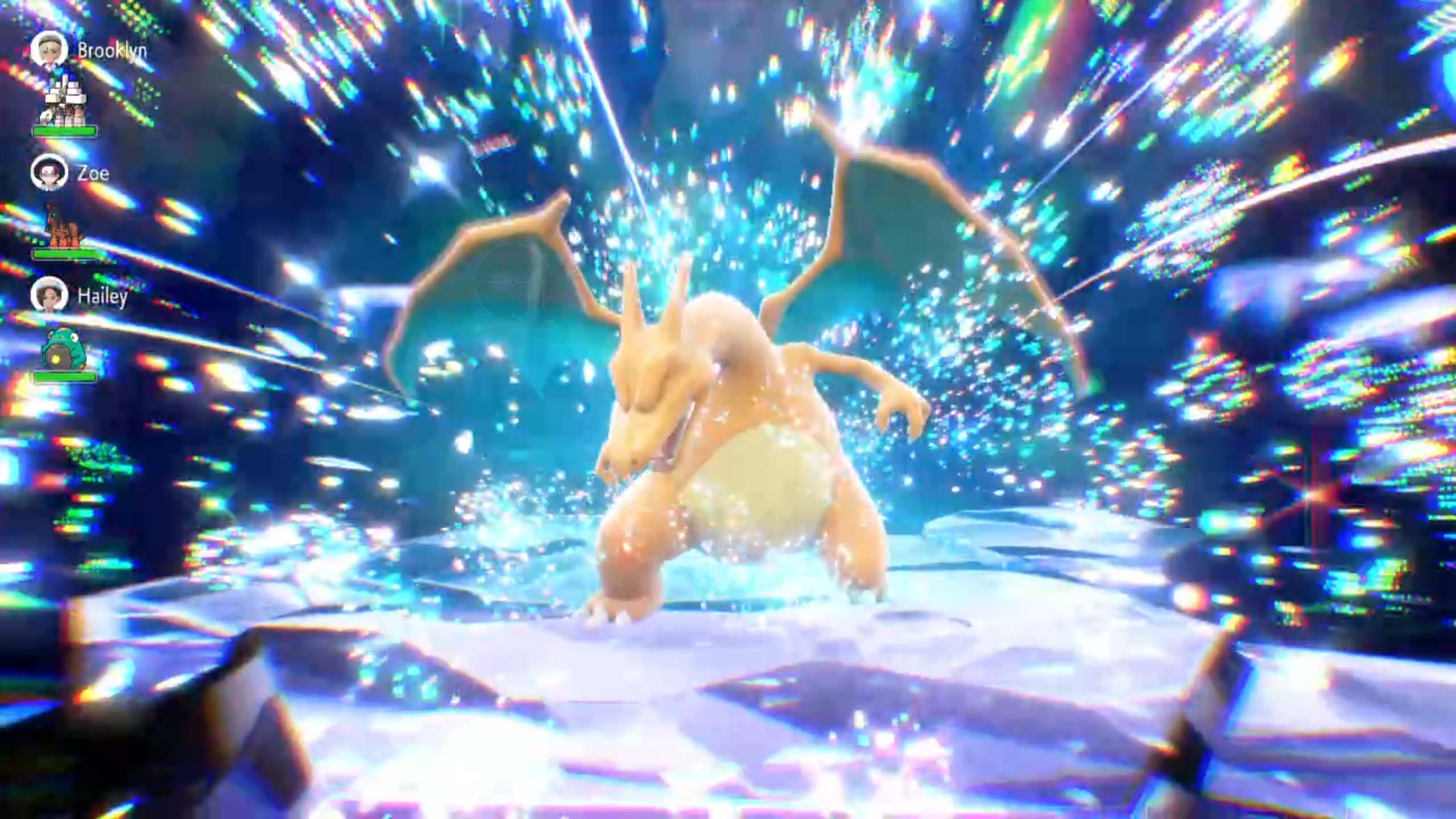The width and height of the screenshot is (1456, 819).
Task: Select Hailey's trainer avatar icon
Action: (50, 296)
